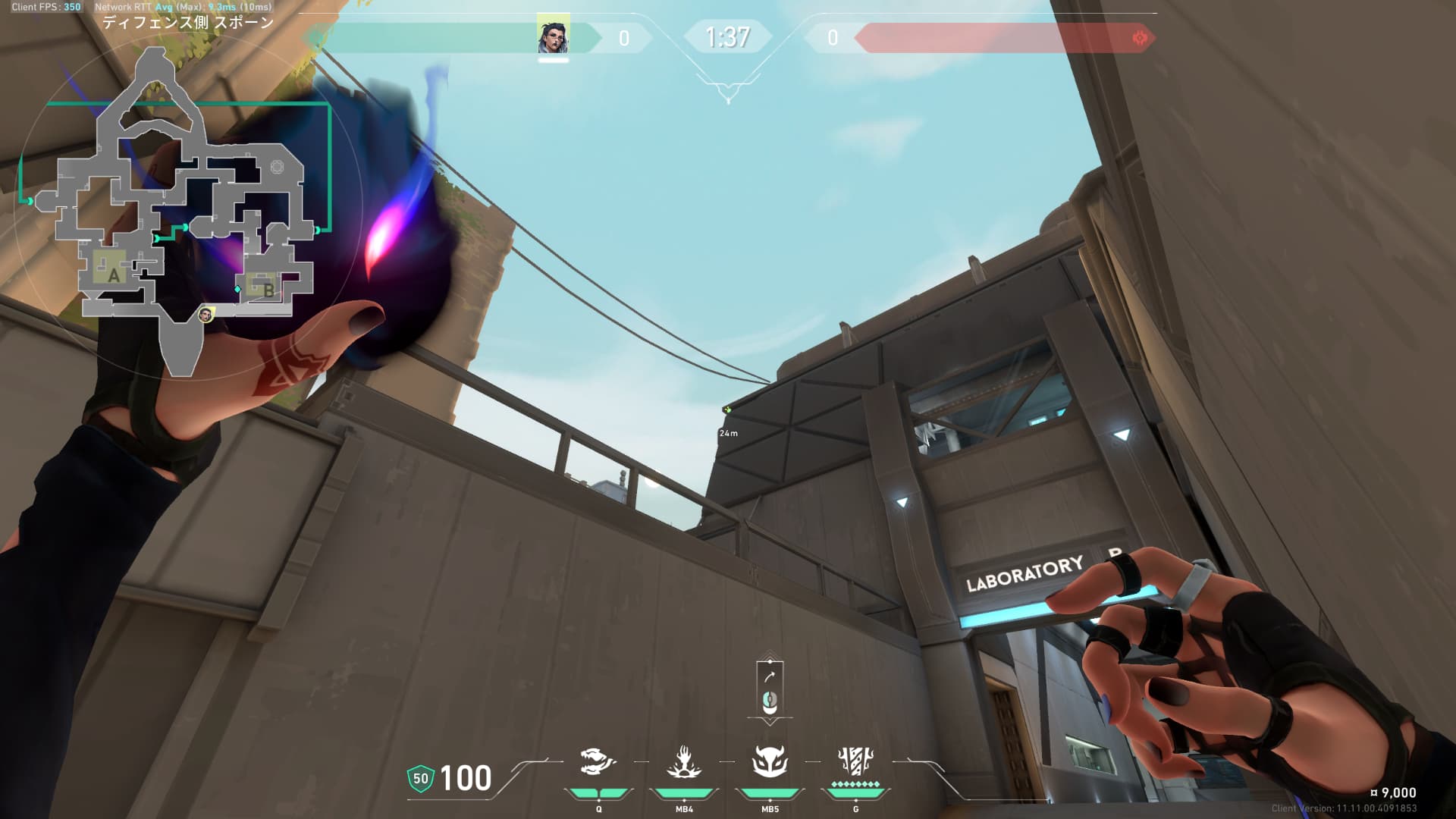The image size is (1456, 819).
Task: Activate the MB5 masked face ability icon
Action: coord(770,763)
